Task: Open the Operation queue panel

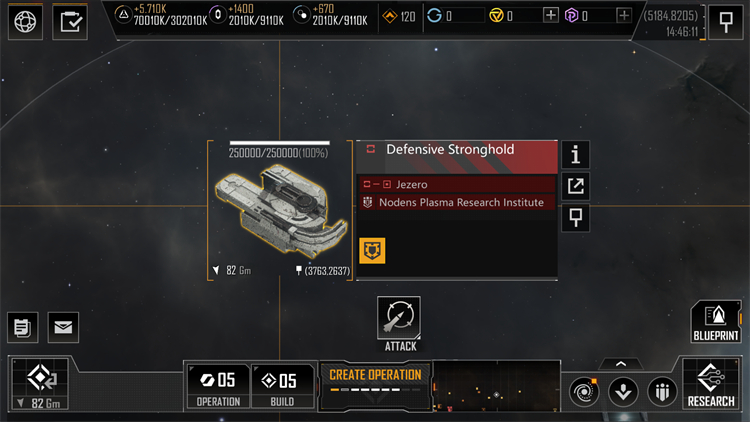Action: point(218,386)
